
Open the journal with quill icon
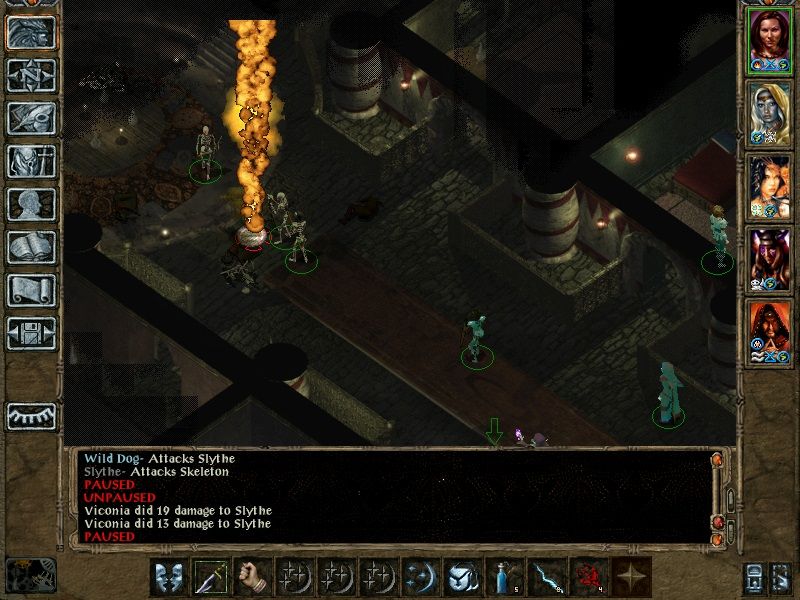[31, 118]
